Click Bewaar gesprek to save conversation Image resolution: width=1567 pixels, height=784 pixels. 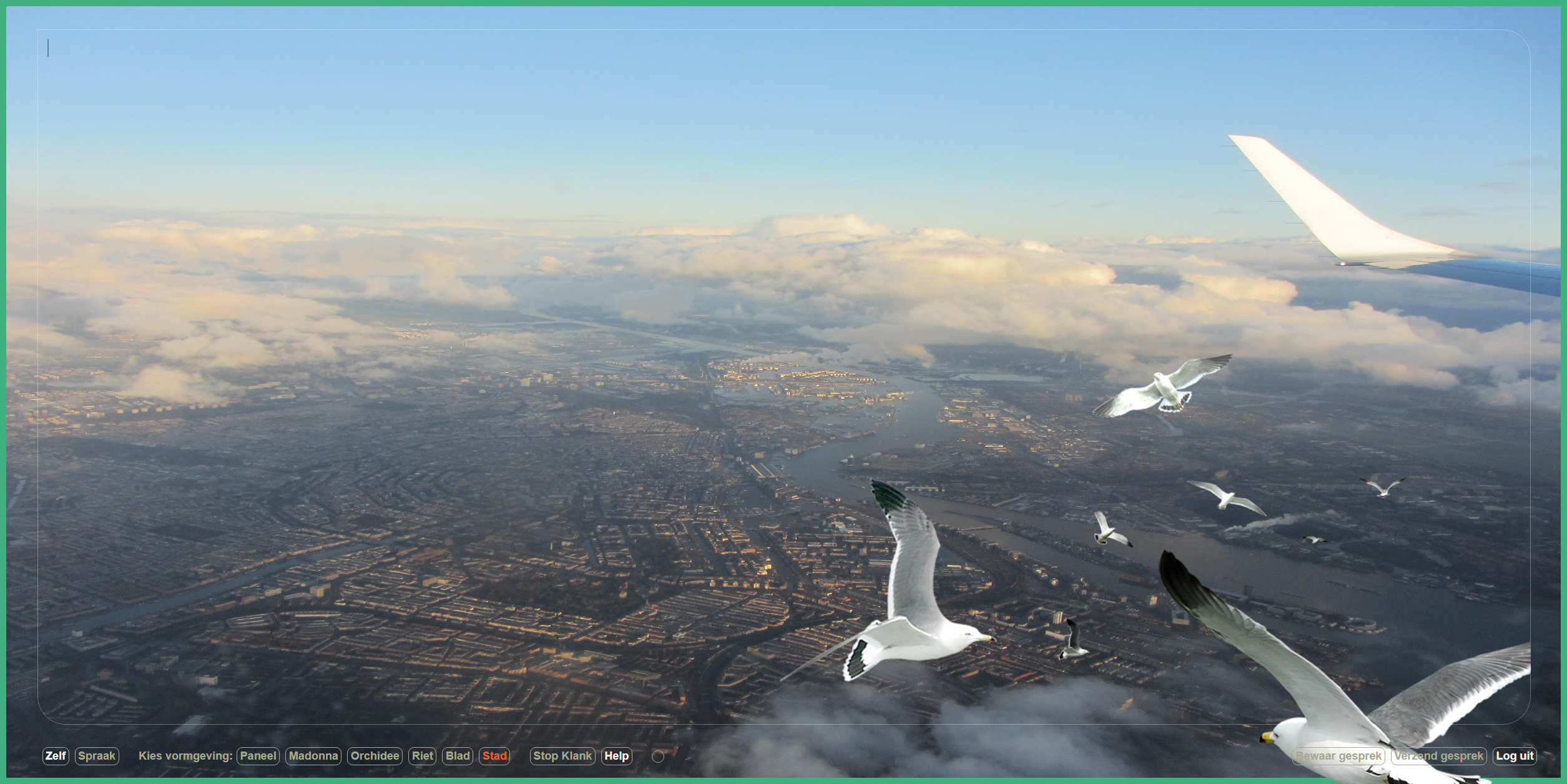click(x=1339, y=756)
